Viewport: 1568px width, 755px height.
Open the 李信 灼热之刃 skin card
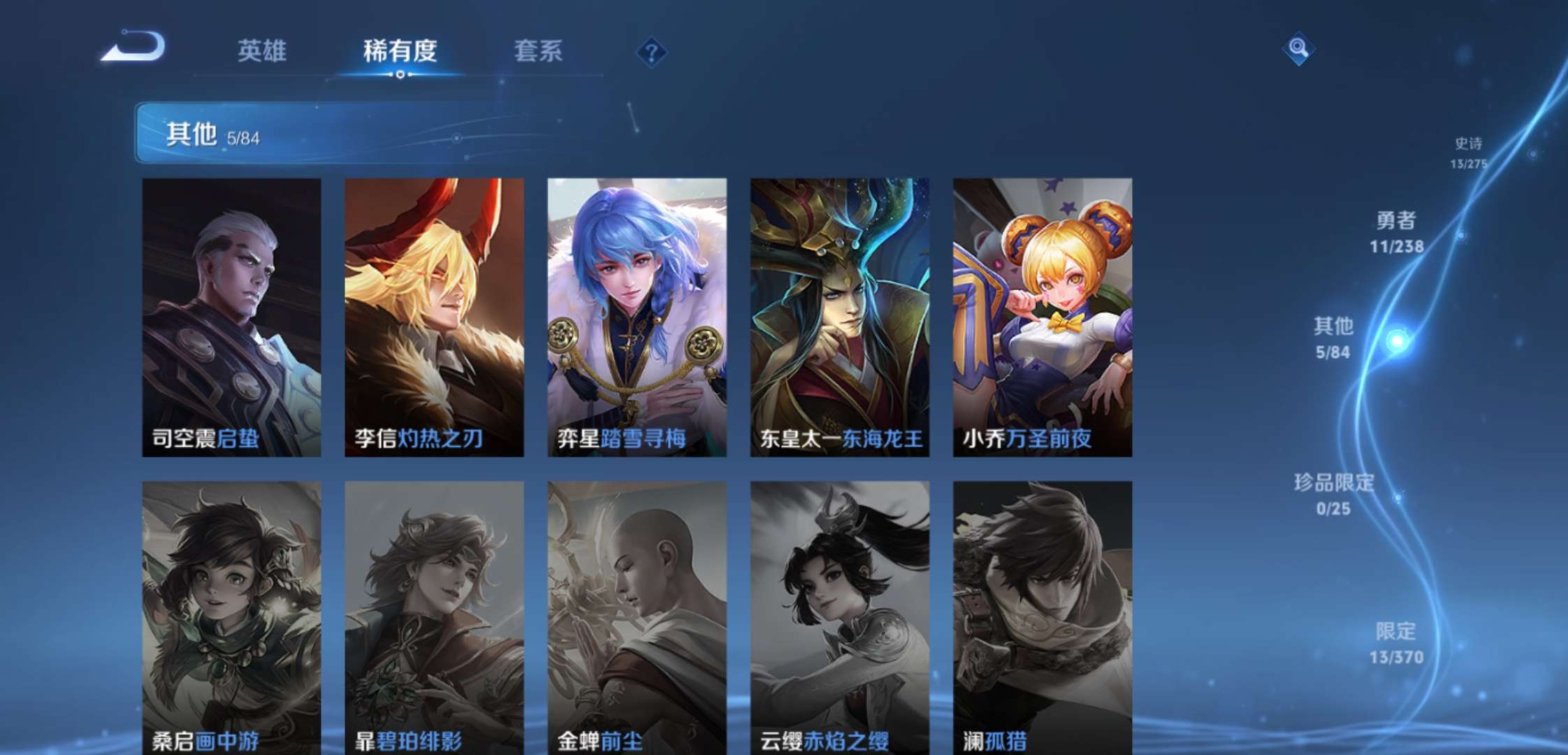coord(435,315)
